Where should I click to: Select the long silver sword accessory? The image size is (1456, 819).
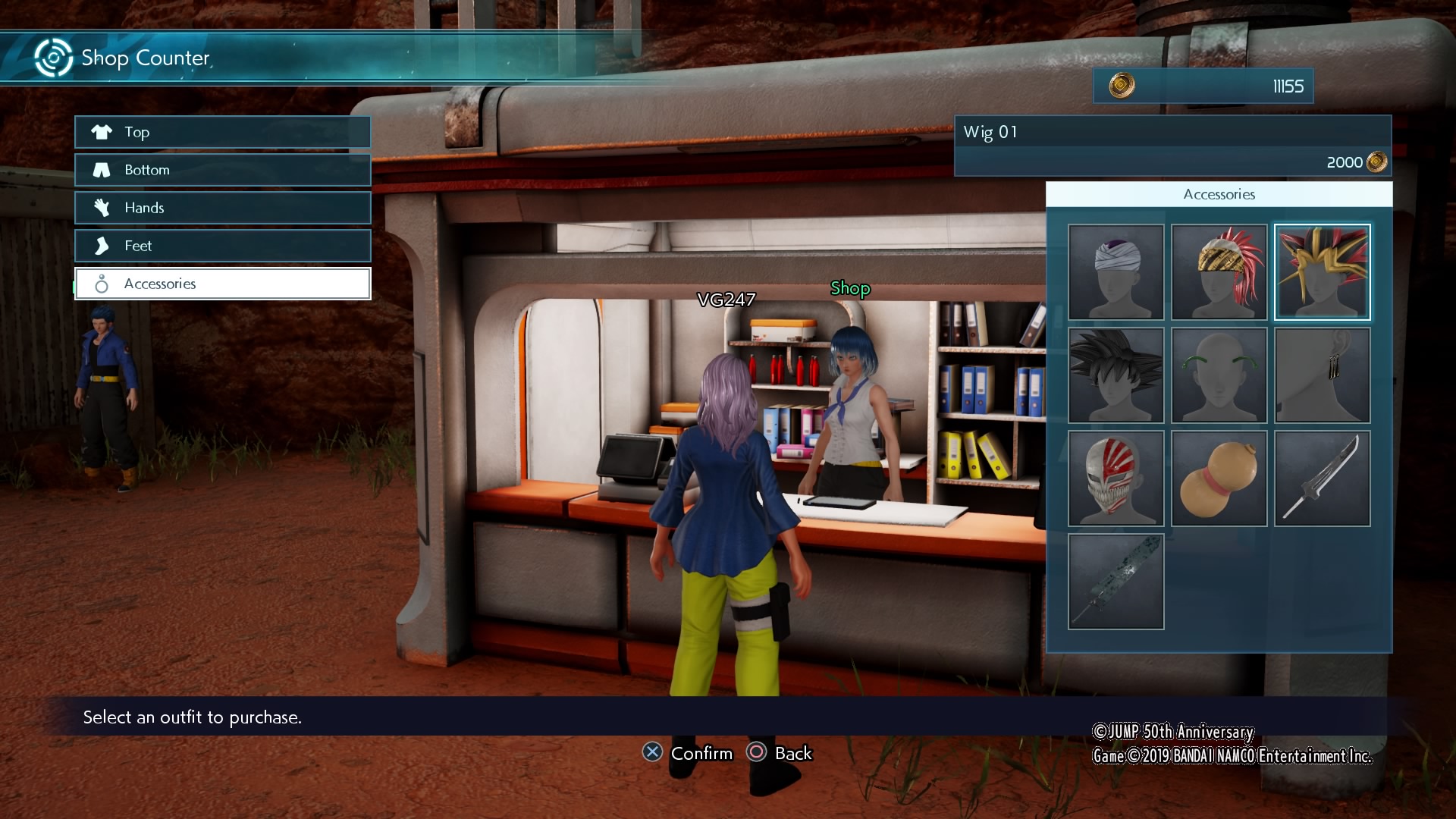(1322, 479)
